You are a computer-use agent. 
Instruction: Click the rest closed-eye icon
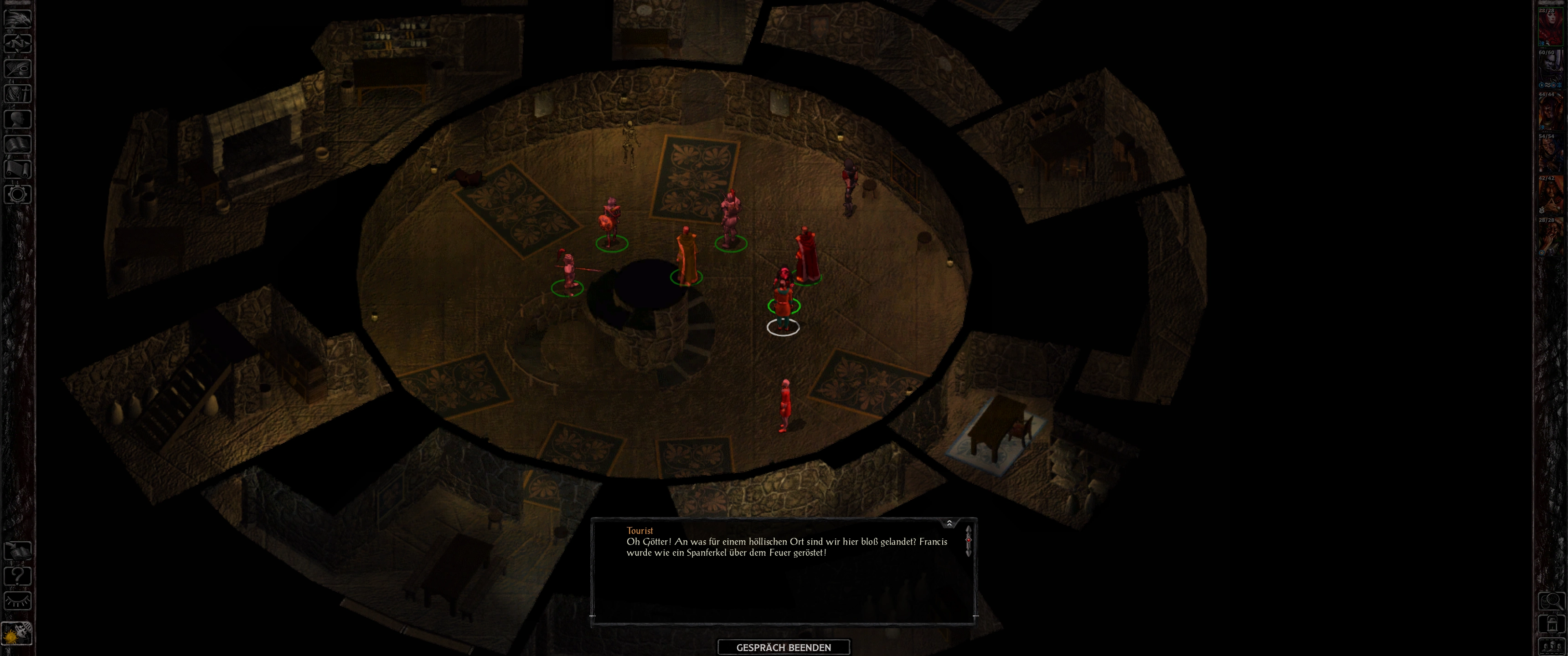pos(18,601)
